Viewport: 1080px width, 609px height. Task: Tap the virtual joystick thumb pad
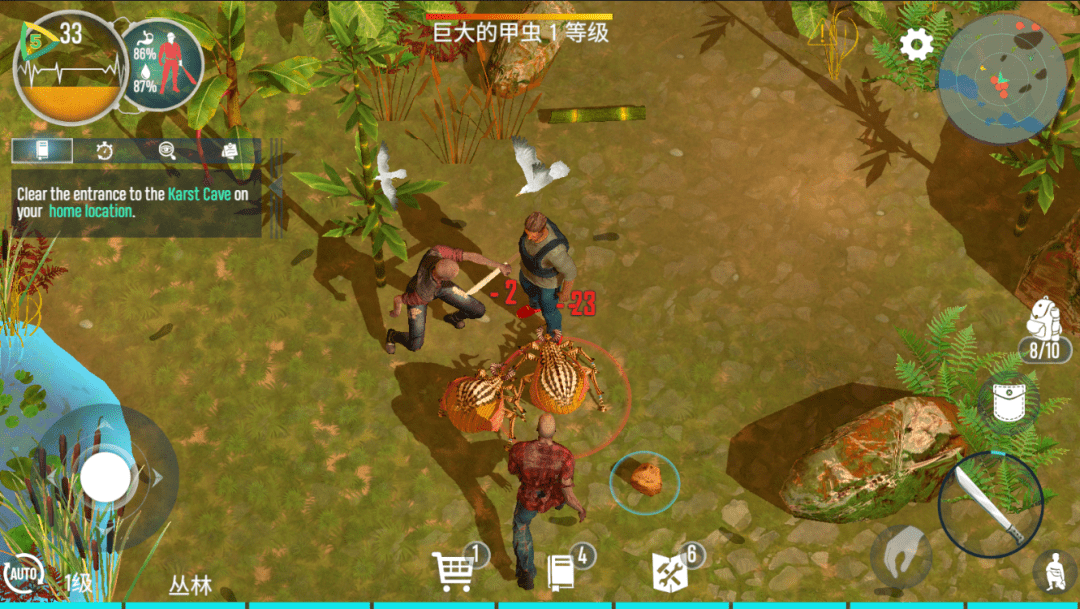(x=106, y=477)
